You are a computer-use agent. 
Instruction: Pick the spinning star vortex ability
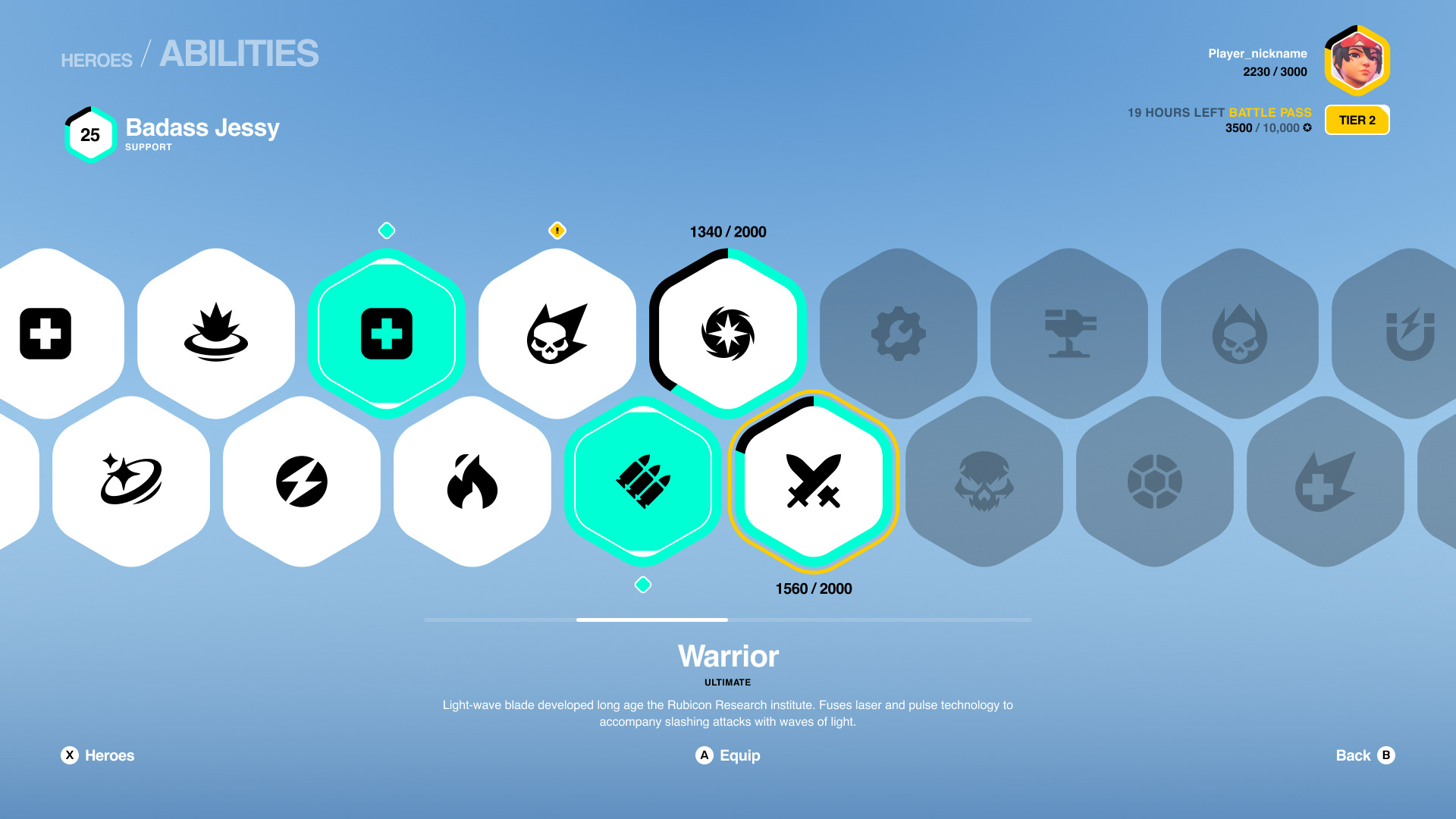point(728,334)
